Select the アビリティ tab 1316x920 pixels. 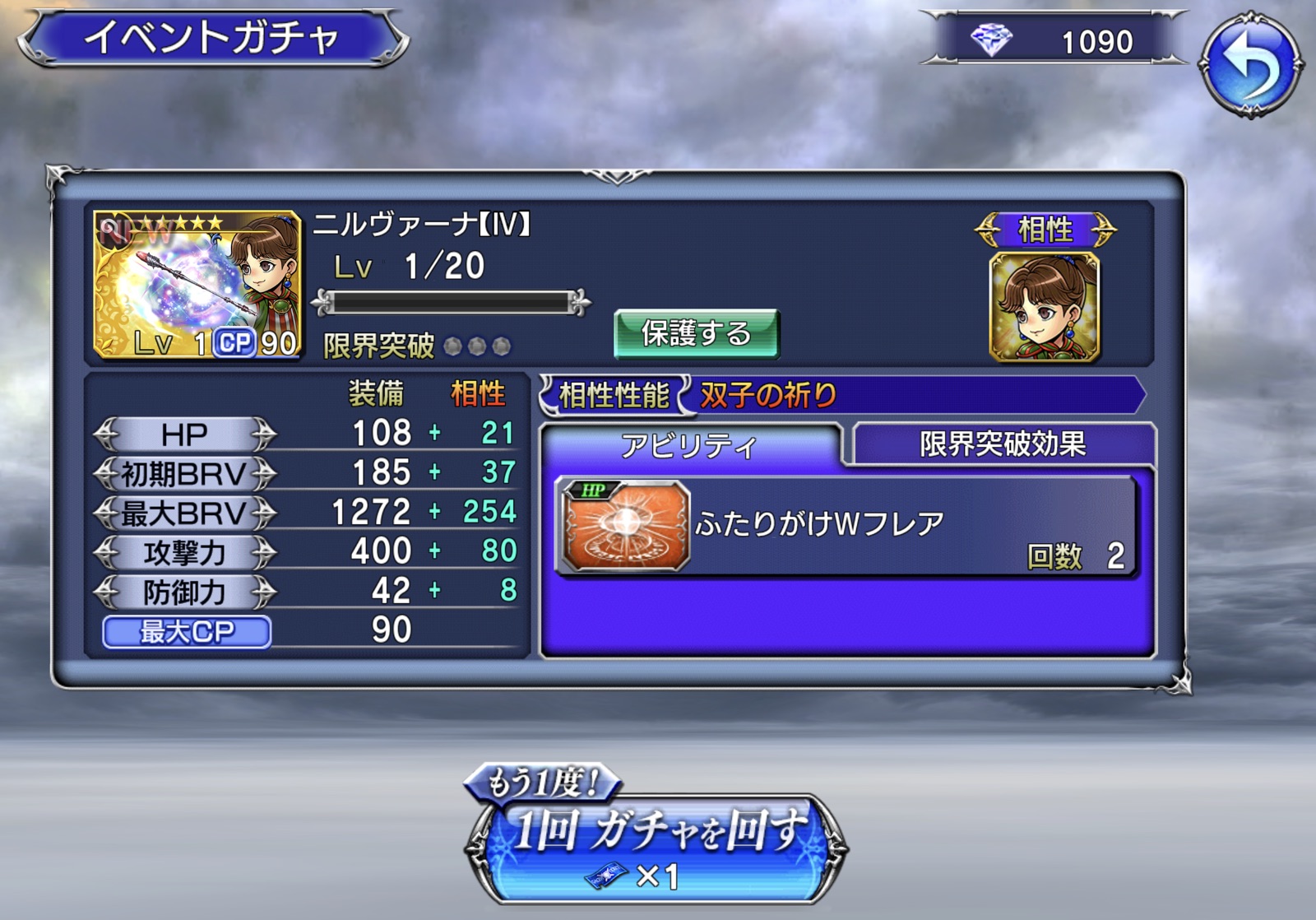point(689,445)
